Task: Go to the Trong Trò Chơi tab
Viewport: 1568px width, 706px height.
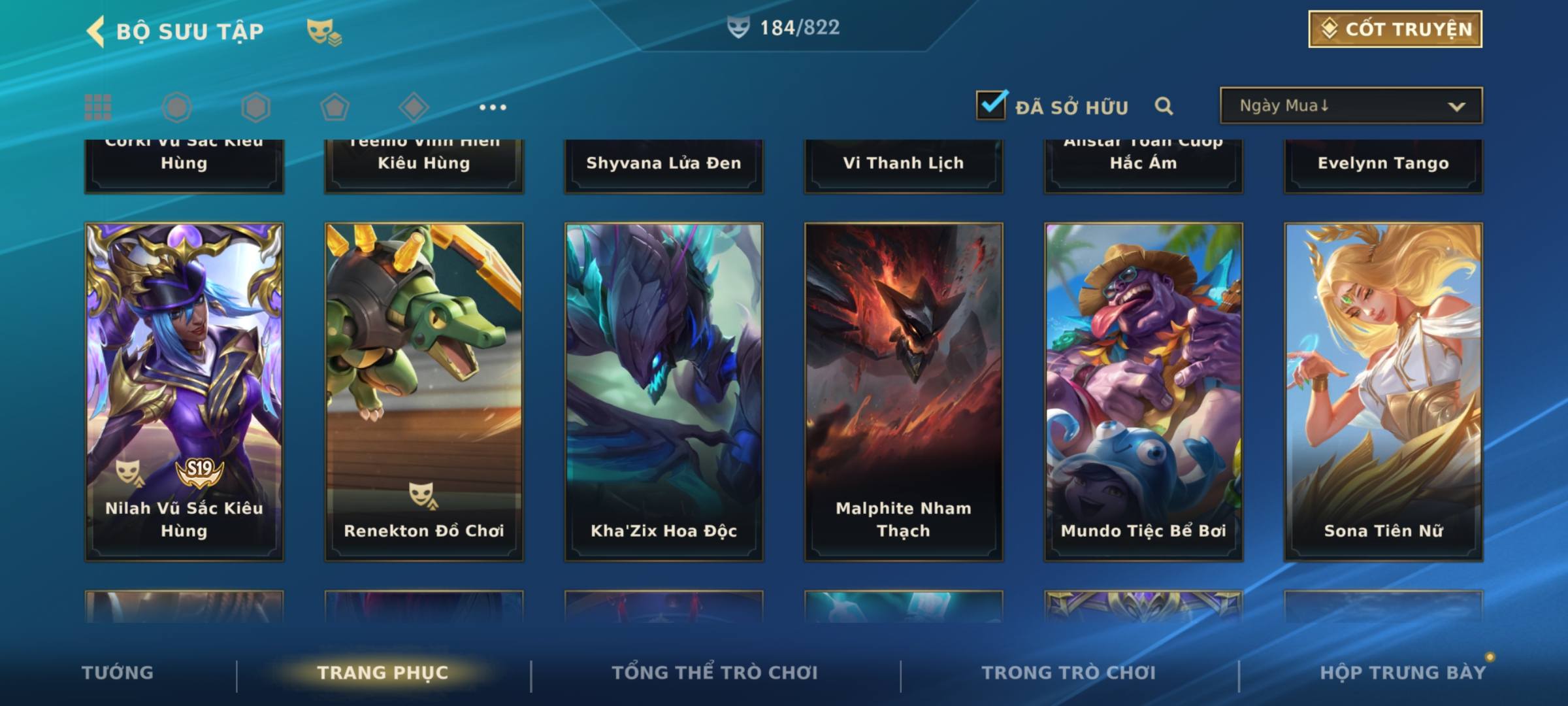Action: click(x=1069, y=672)
